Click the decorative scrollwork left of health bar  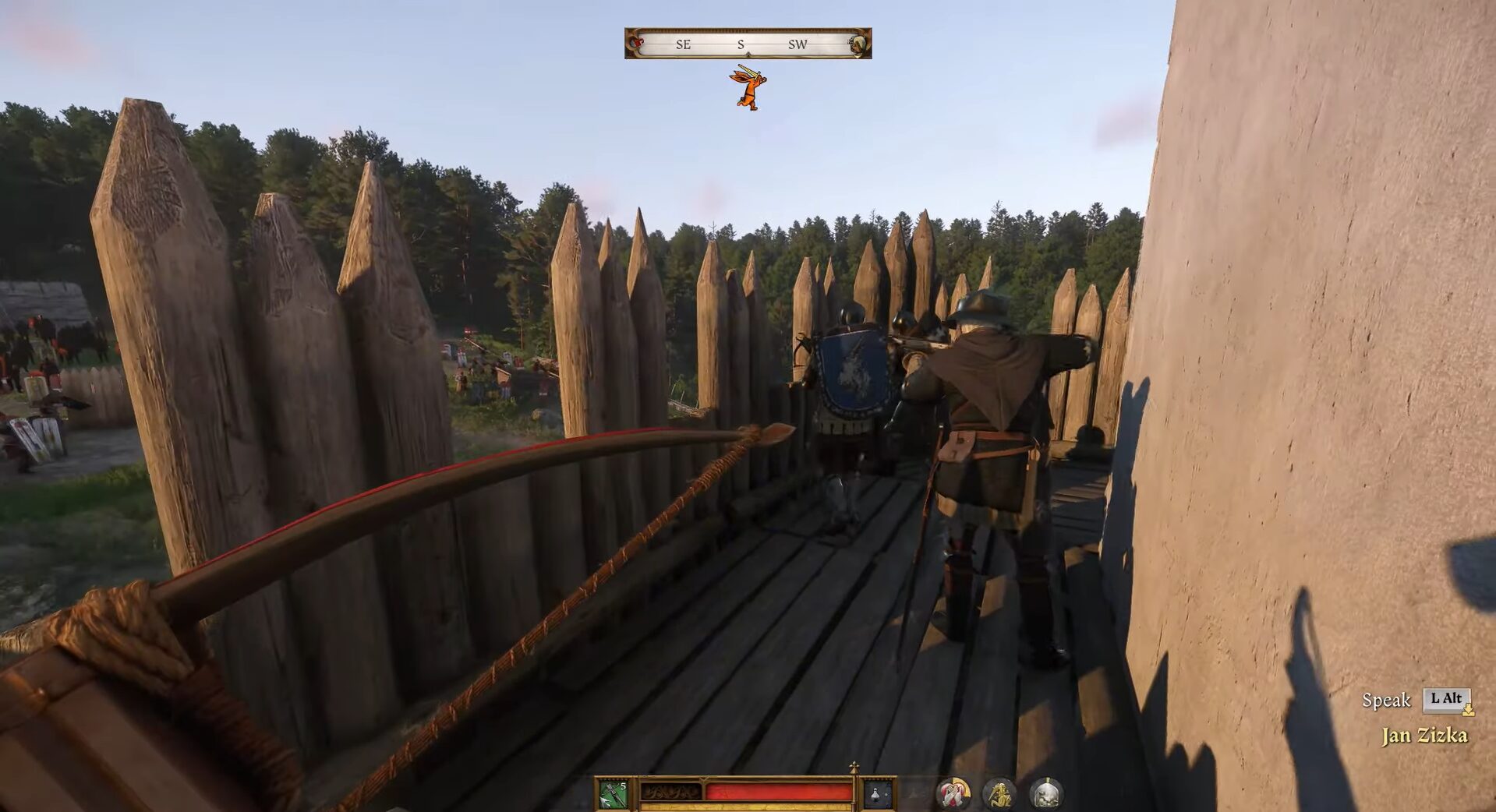point(672,792)
